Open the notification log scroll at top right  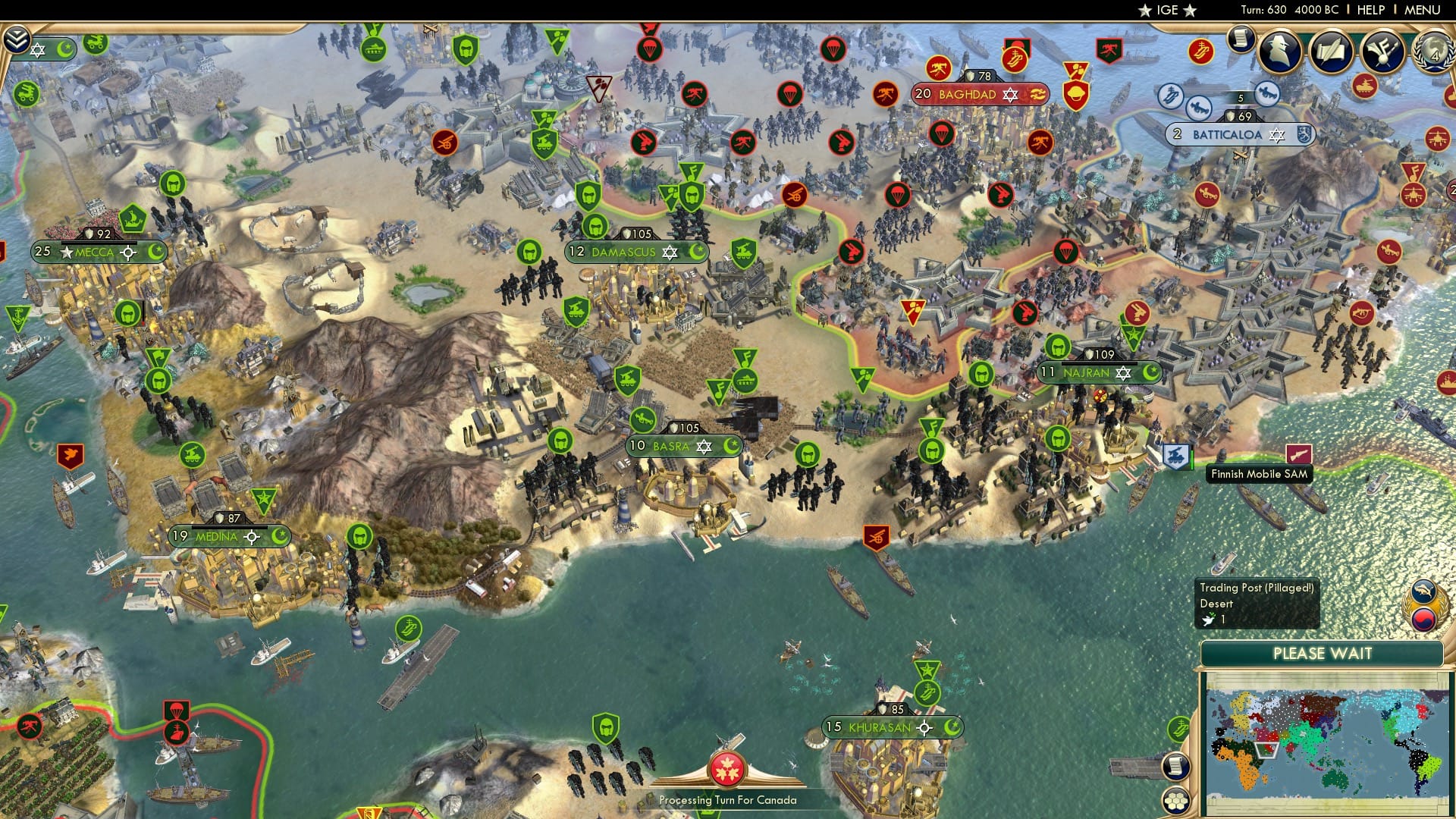[1241, 41]
